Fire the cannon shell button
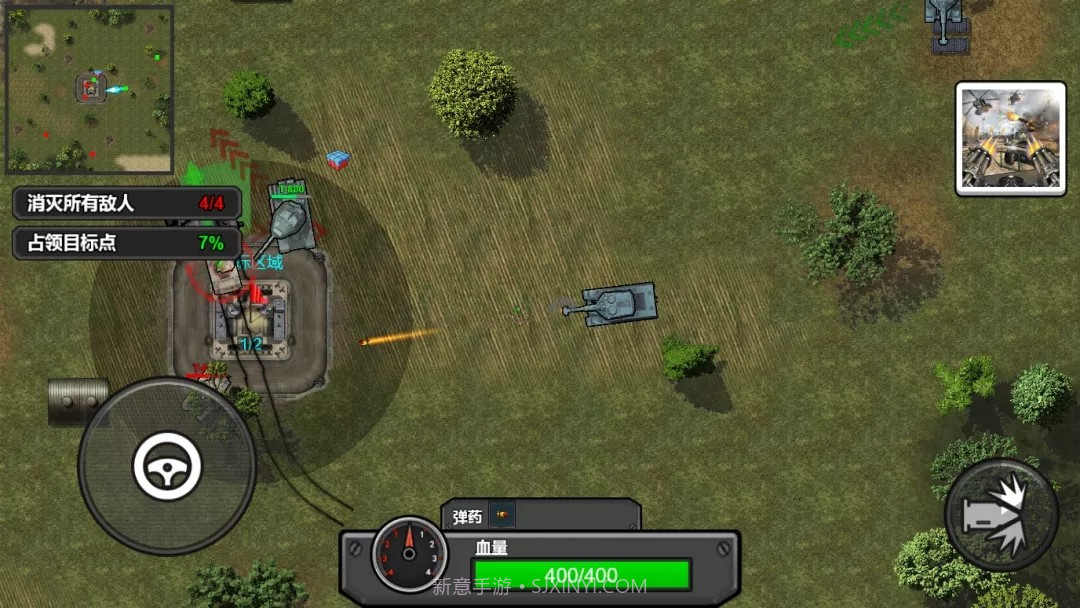 coord(1000,514)
